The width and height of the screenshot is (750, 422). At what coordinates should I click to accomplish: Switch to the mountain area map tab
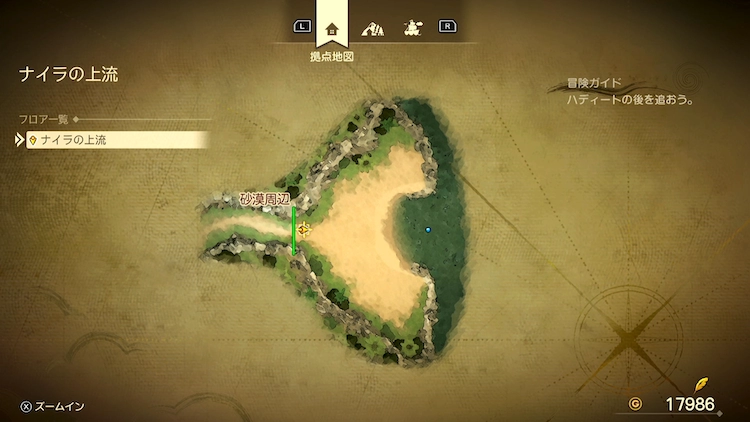coord(372,28)
